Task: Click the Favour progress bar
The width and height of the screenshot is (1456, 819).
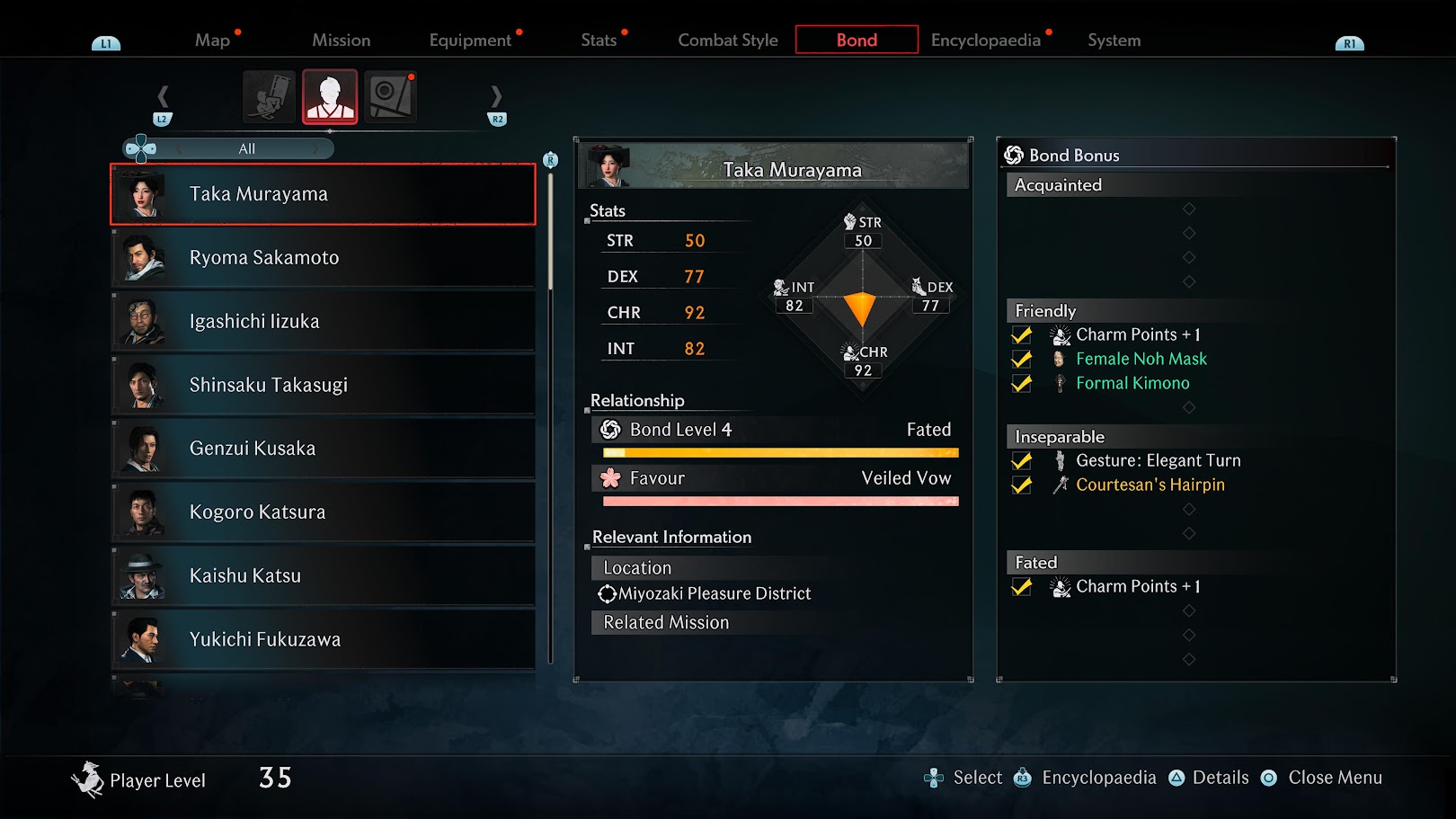Action: pyautogui.click(x=780, y=499)
